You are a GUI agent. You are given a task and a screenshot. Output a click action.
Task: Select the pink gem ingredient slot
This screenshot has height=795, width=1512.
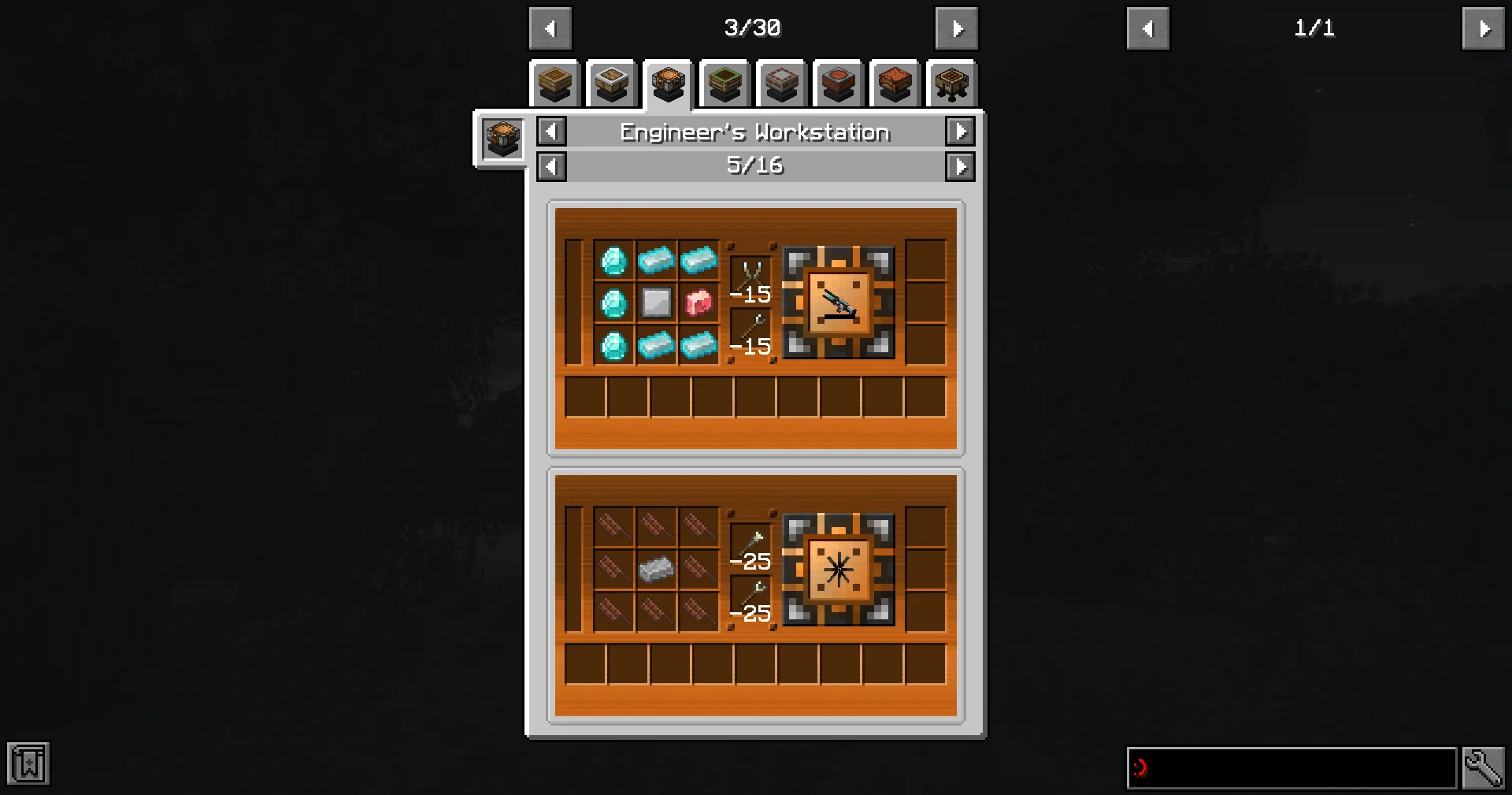click(699, 303)
